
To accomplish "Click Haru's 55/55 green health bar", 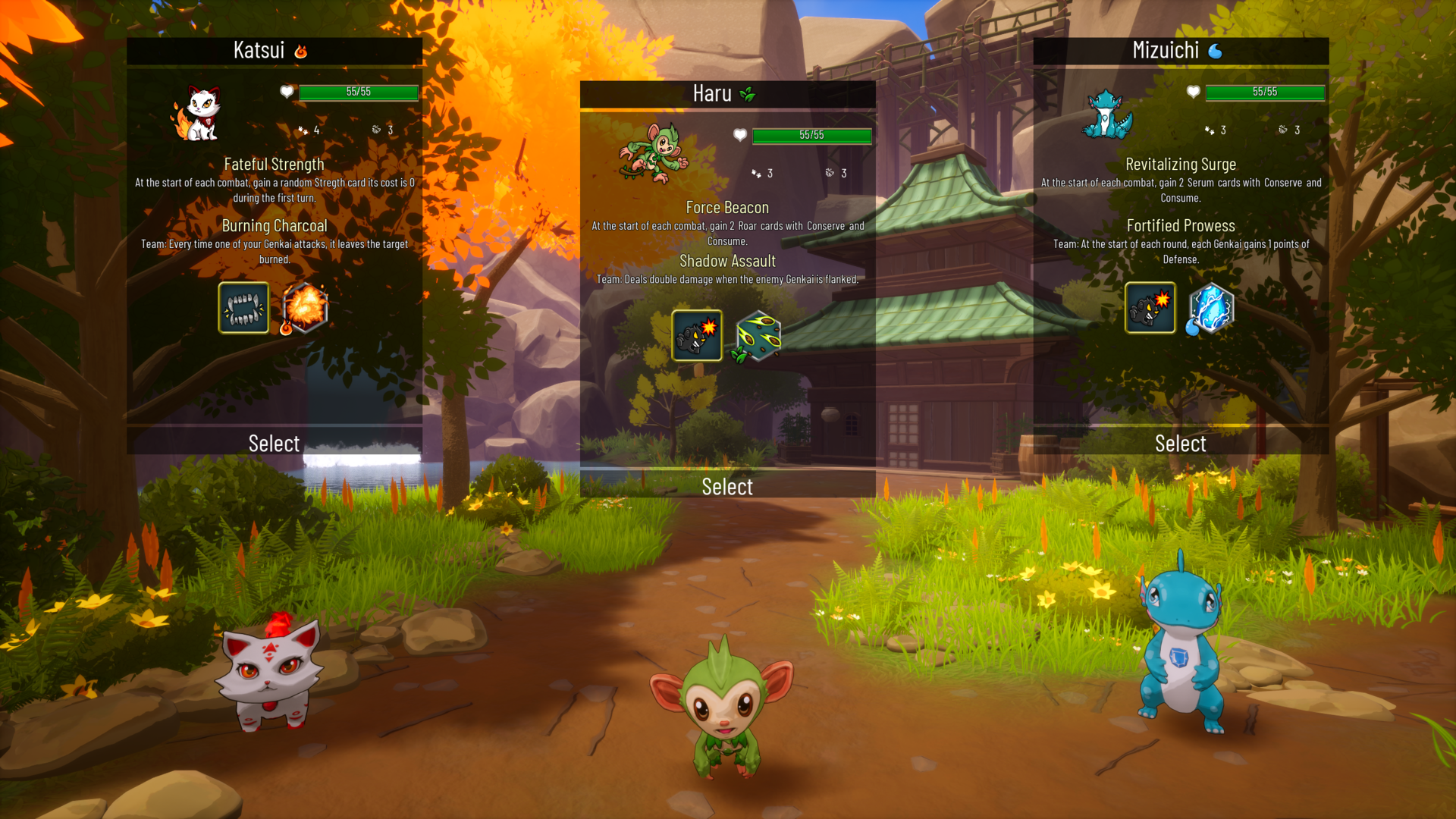I will pos(811,136).
